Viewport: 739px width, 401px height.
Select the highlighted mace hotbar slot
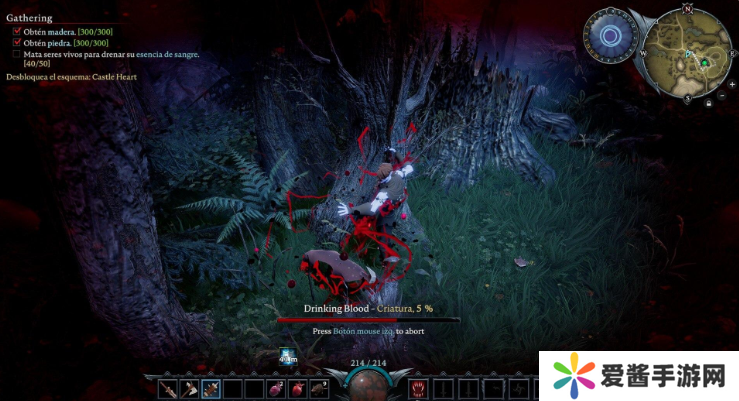pos(211,388)
